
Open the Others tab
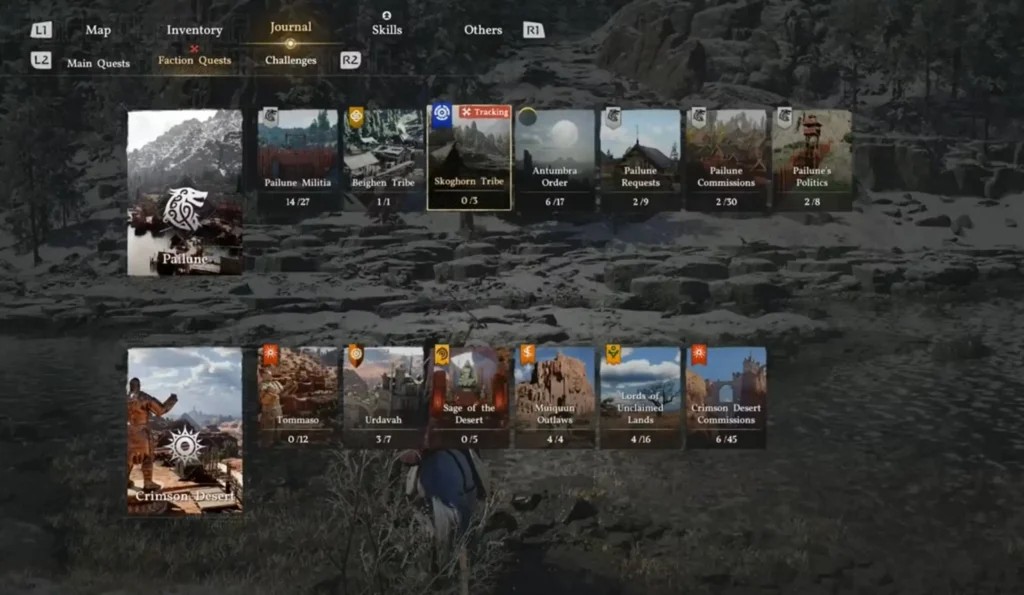coord(483,30)
